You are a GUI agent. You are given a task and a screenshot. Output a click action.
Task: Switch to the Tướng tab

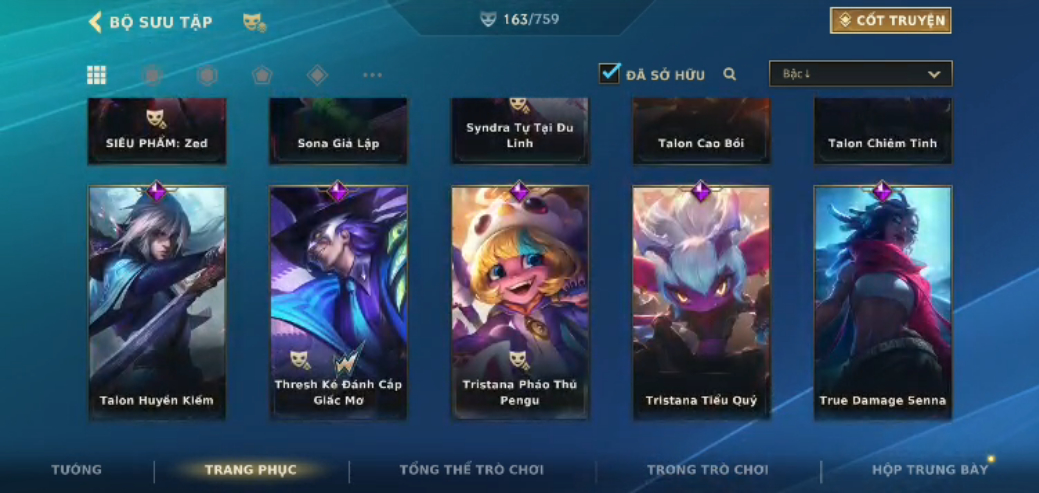pos(77,470)
